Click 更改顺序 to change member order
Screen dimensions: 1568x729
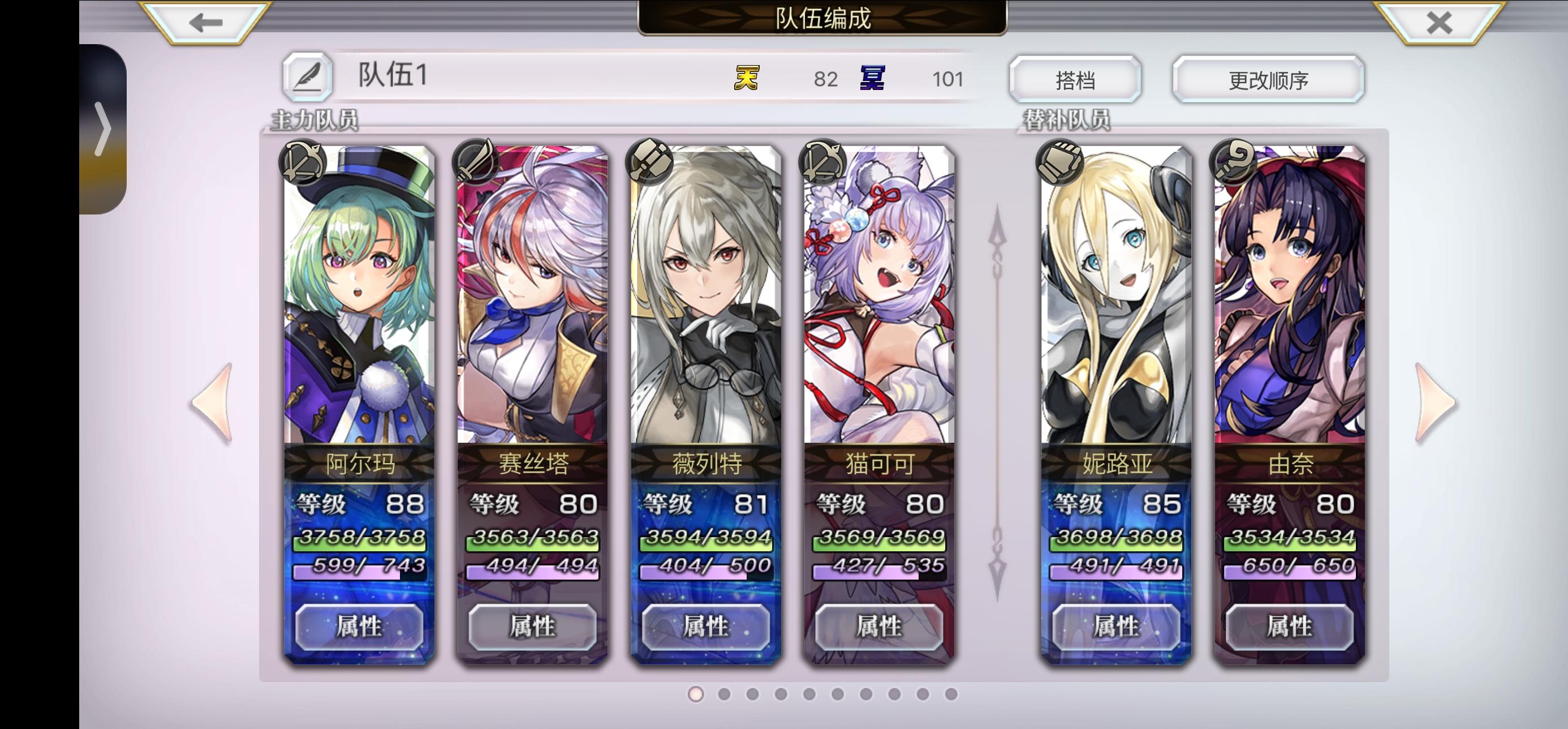tap(1267, 78)
